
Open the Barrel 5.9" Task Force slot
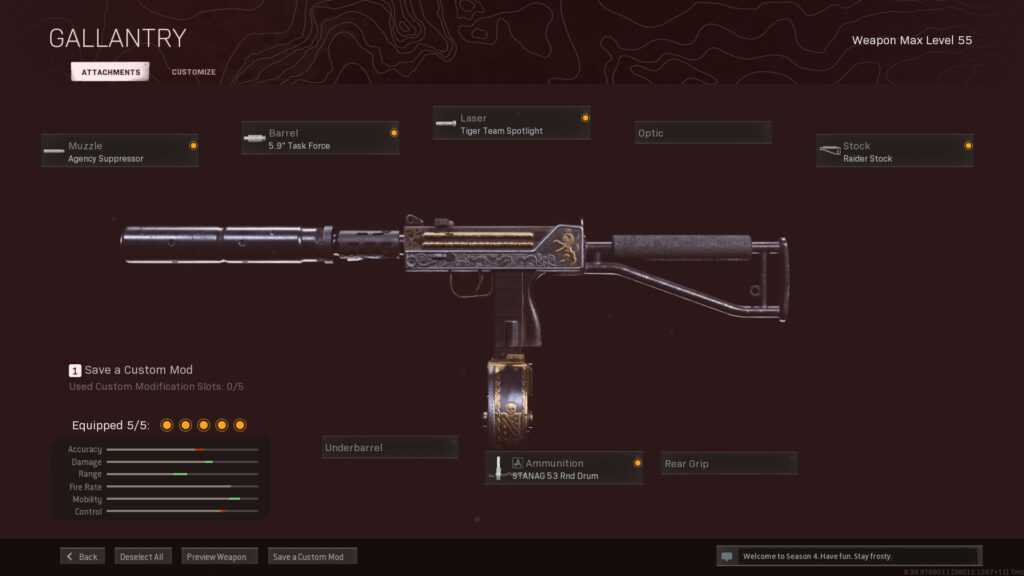pyautogui.click(x=320, y=139)
